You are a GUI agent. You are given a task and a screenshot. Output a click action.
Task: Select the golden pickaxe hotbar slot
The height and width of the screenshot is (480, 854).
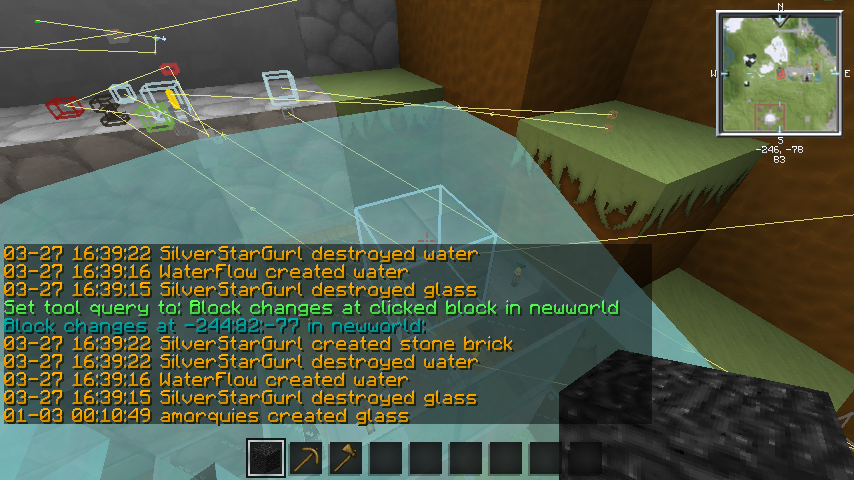point(306,459)
